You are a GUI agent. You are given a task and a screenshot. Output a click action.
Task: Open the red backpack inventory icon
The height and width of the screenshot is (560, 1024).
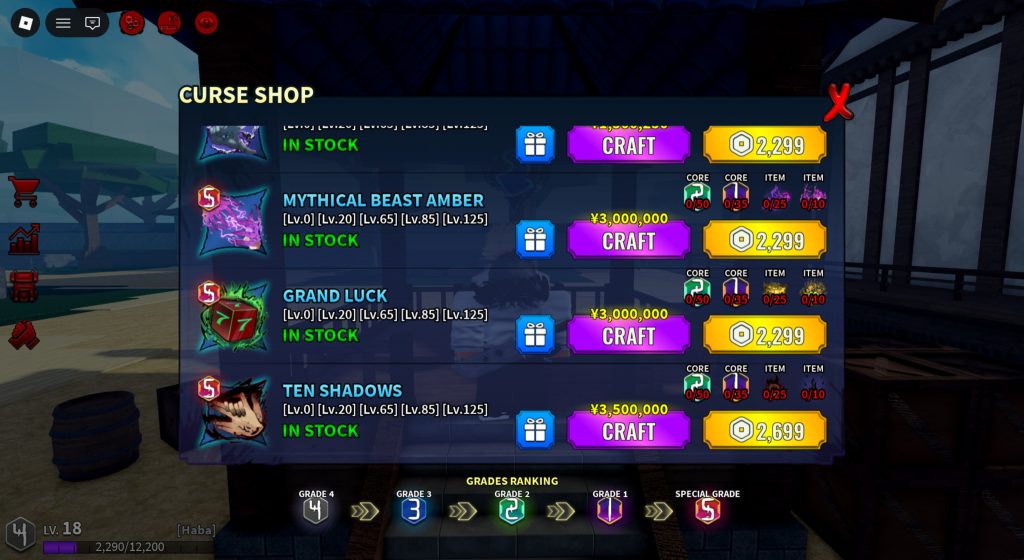24,286
